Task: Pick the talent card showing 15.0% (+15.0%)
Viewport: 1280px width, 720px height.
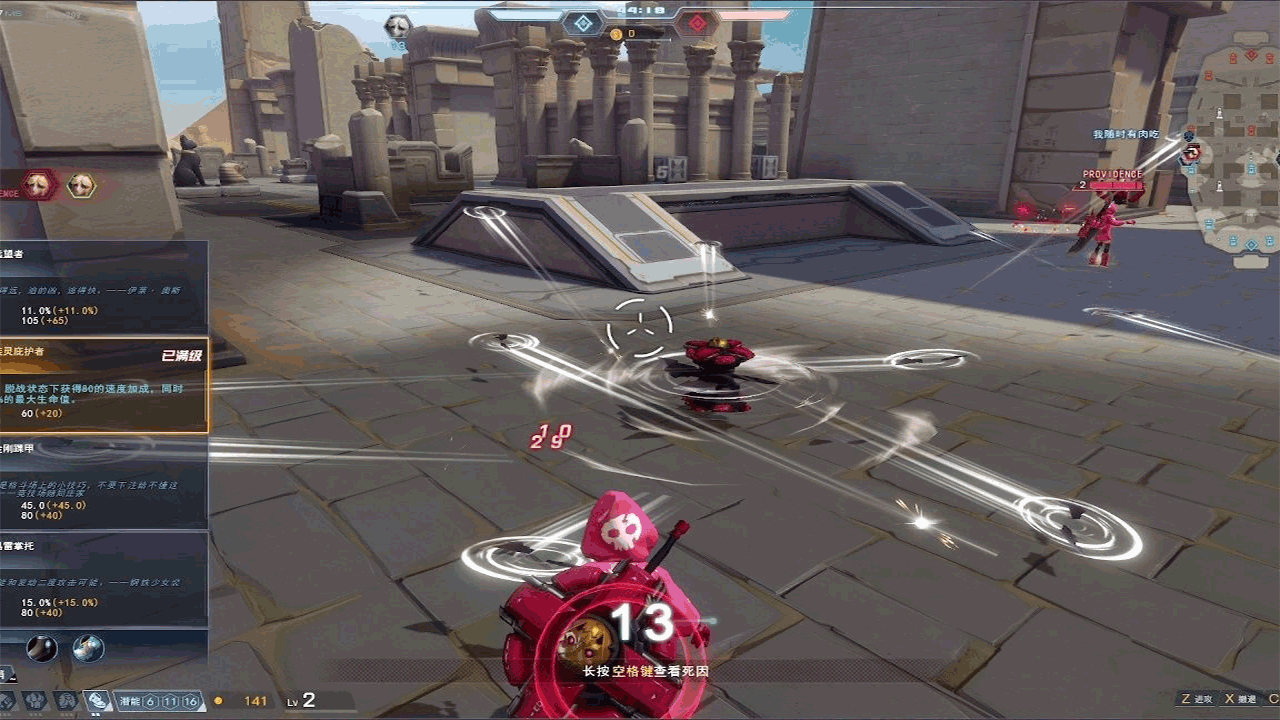Action: [104, 578]
